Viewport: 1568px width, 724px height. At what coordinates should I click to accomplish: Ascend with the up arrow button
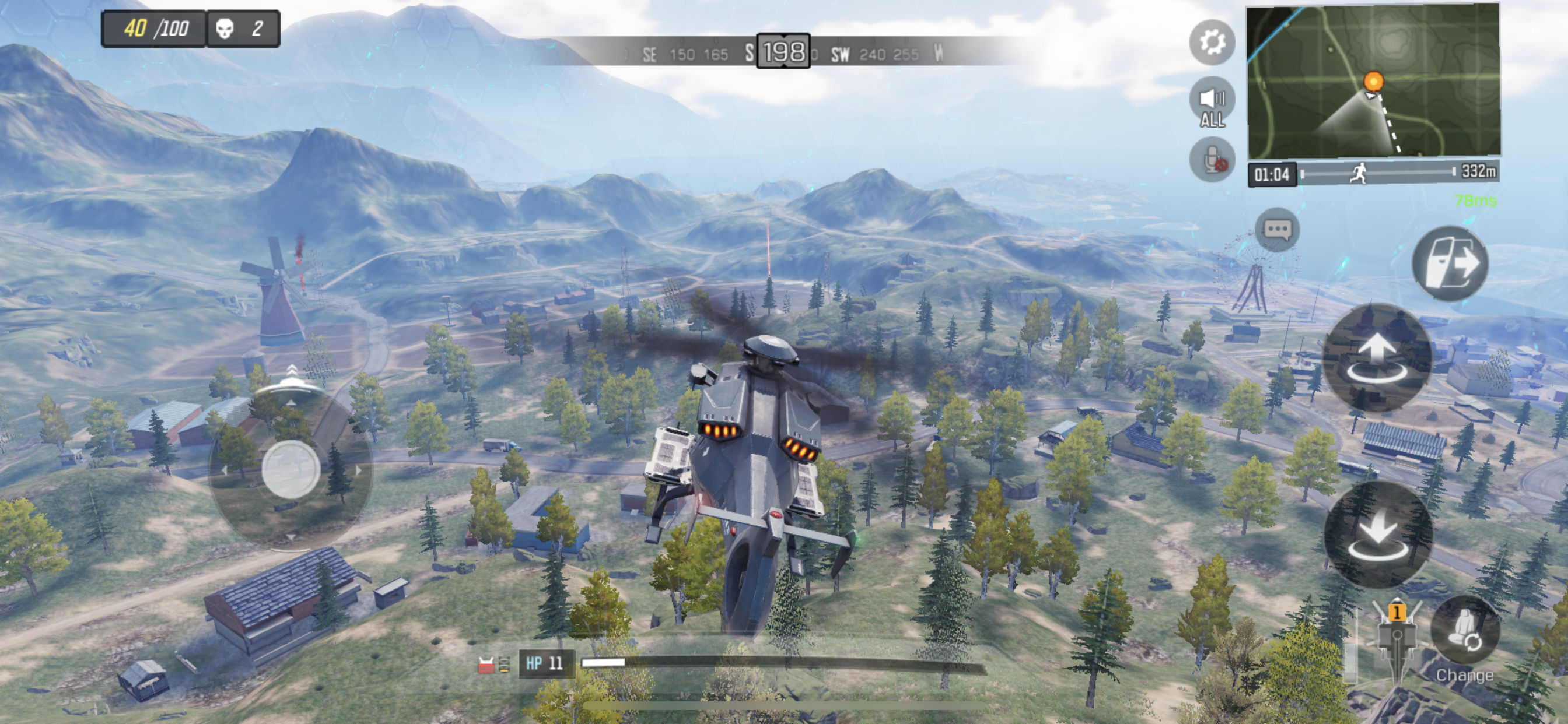click(x=1377, y=358)
